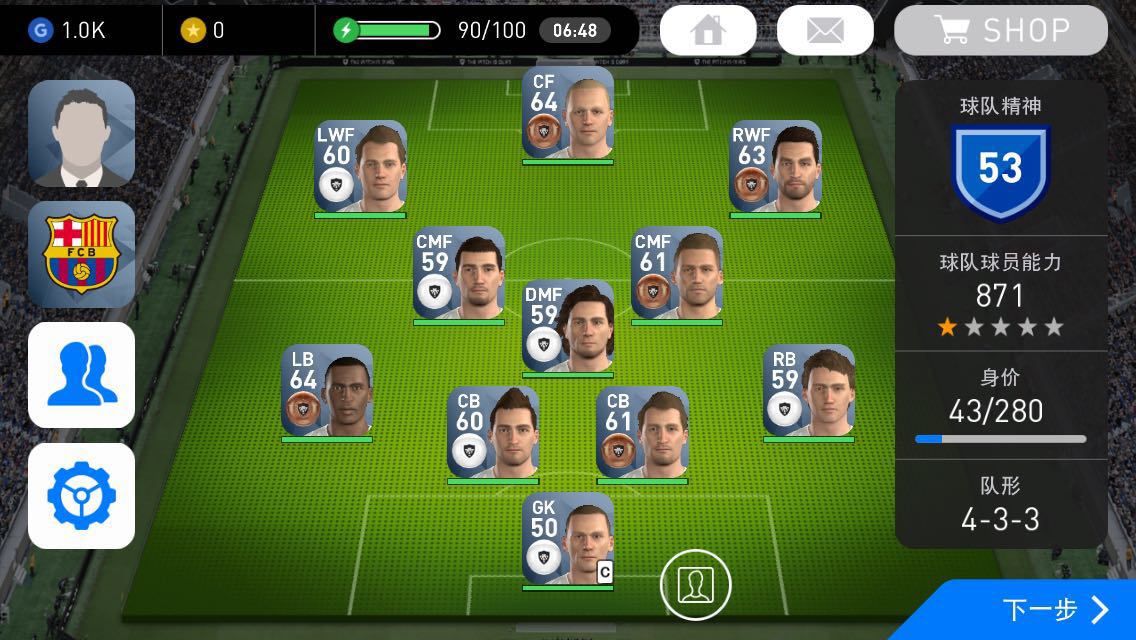
Task: Choose the LWF player card
Action: pyautogui.click(x=360, y=166)
